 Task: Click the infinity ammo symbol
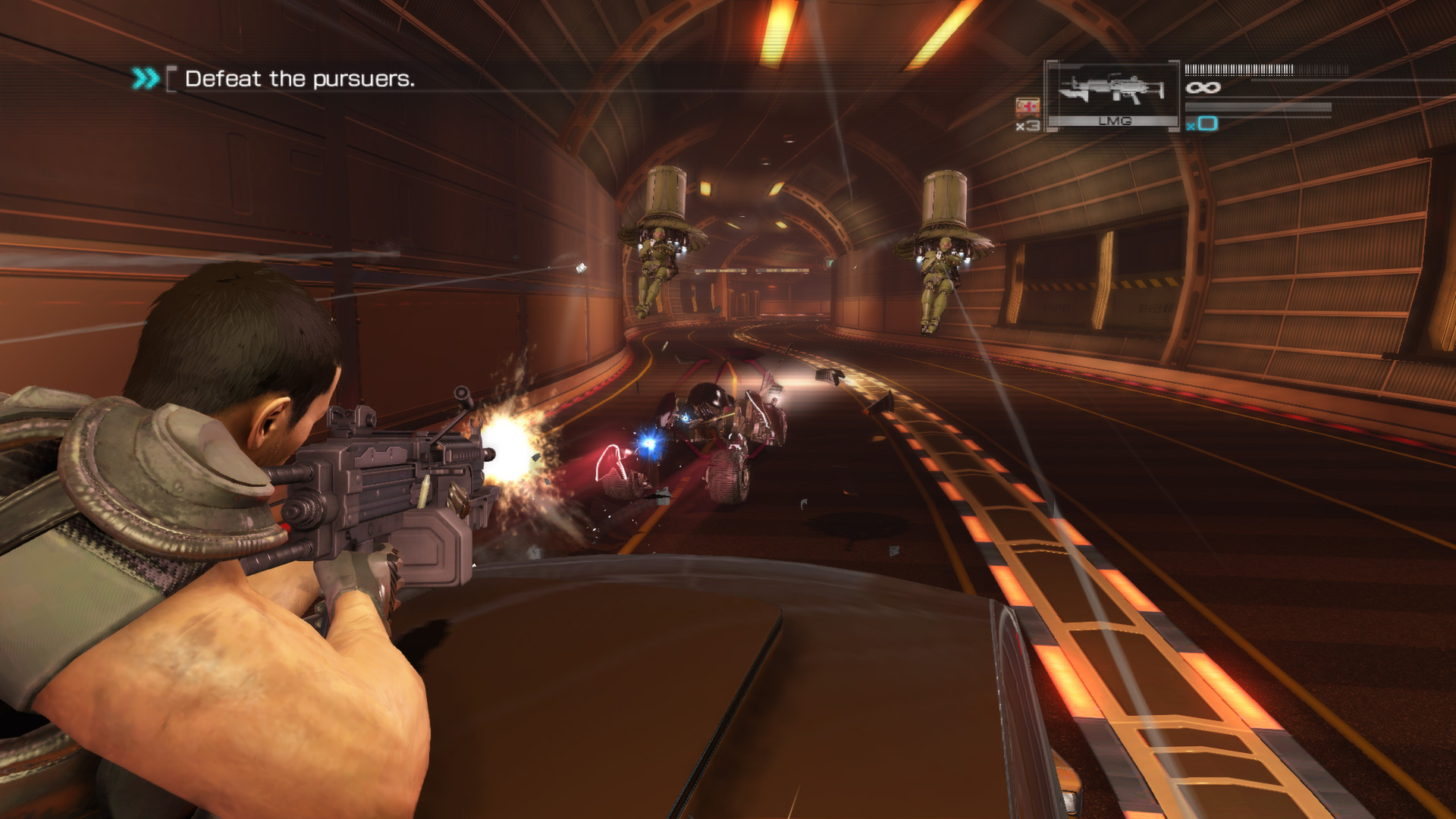[1203, 87]
